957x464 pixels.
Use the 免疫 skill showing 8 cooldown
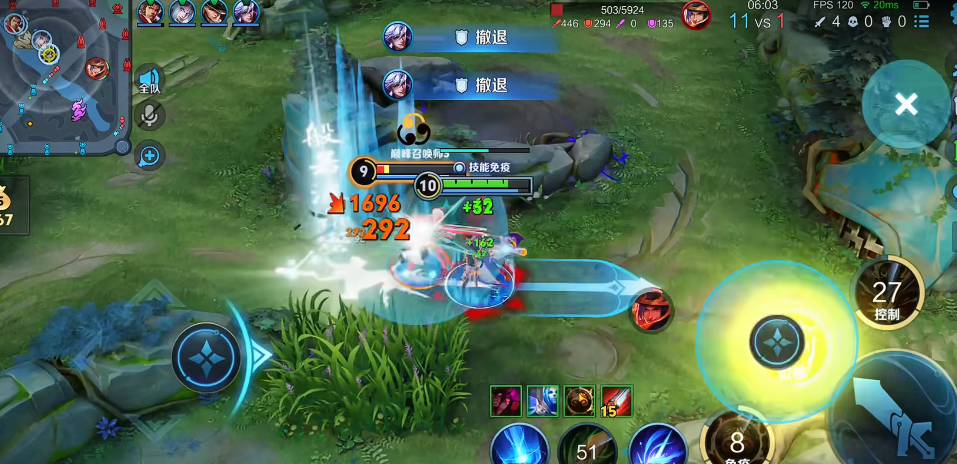(x=737, y=441)
